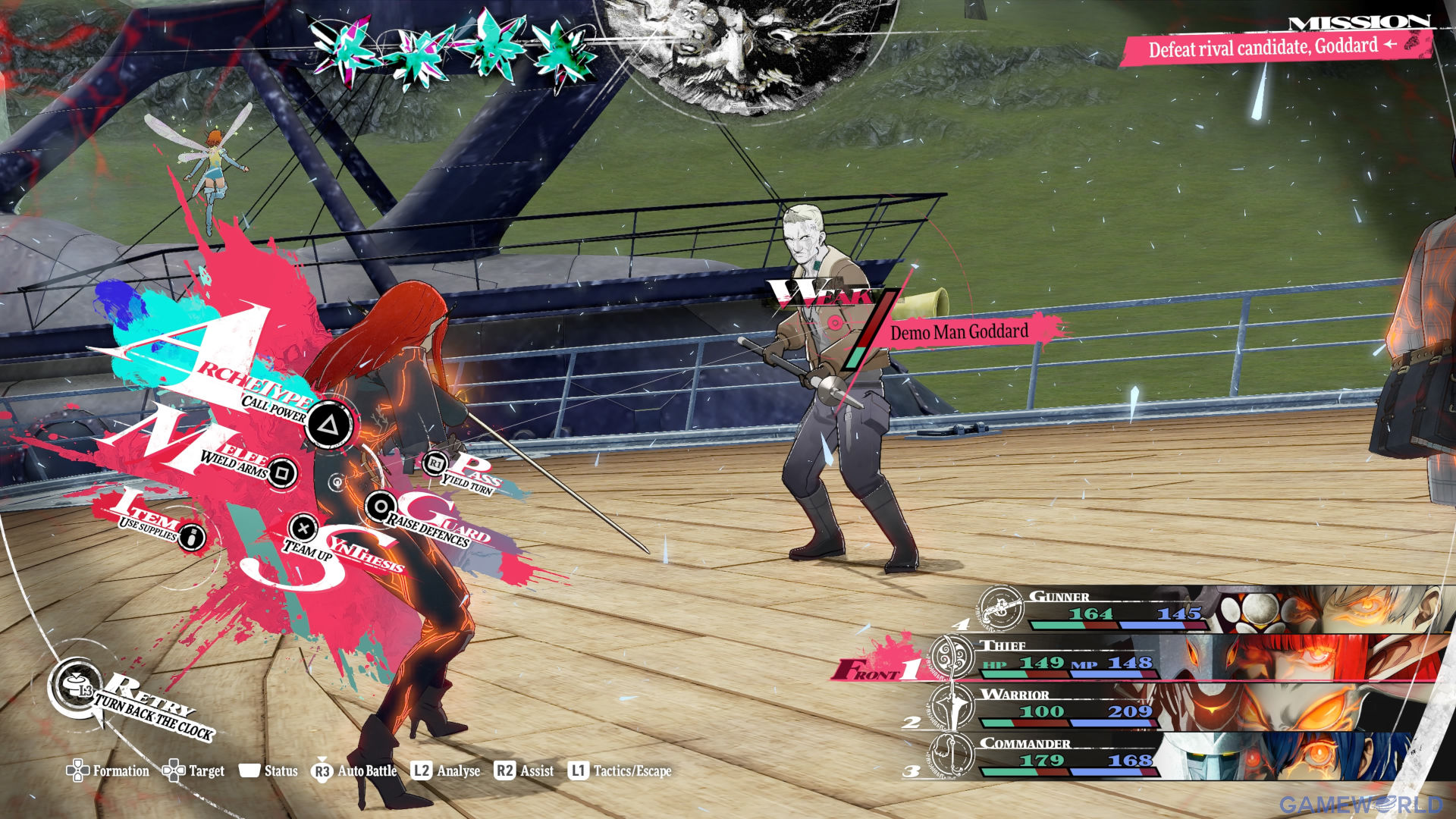
Task: Select the Target option
Action: click(x=194, y=771)
